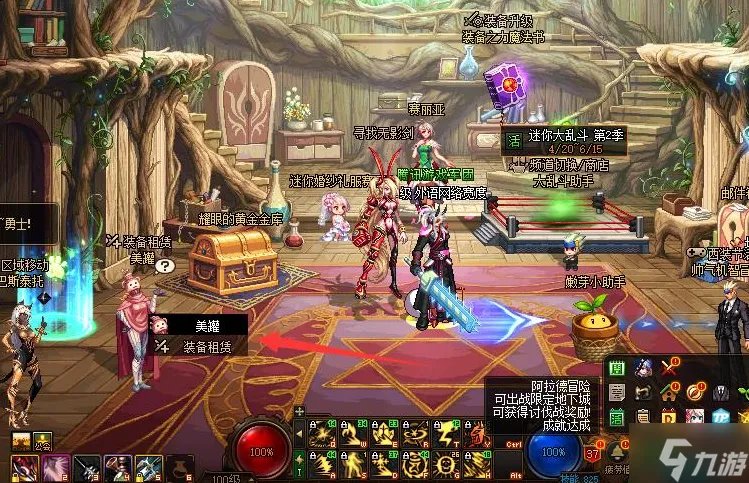Screen dimensions: 749x483
Task: Open the 公会 guild icon
Action: click(43, 440)
